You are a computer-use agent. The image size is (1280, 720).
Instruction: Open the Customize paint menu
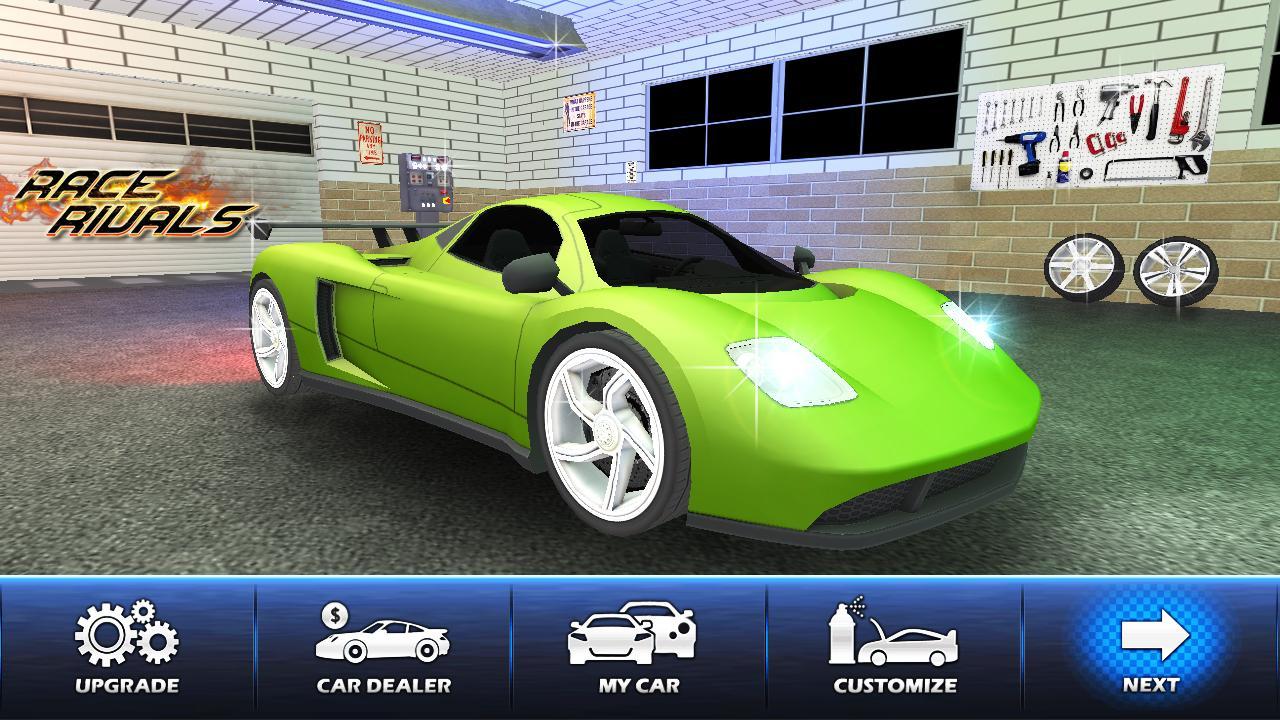pos(894,648)
